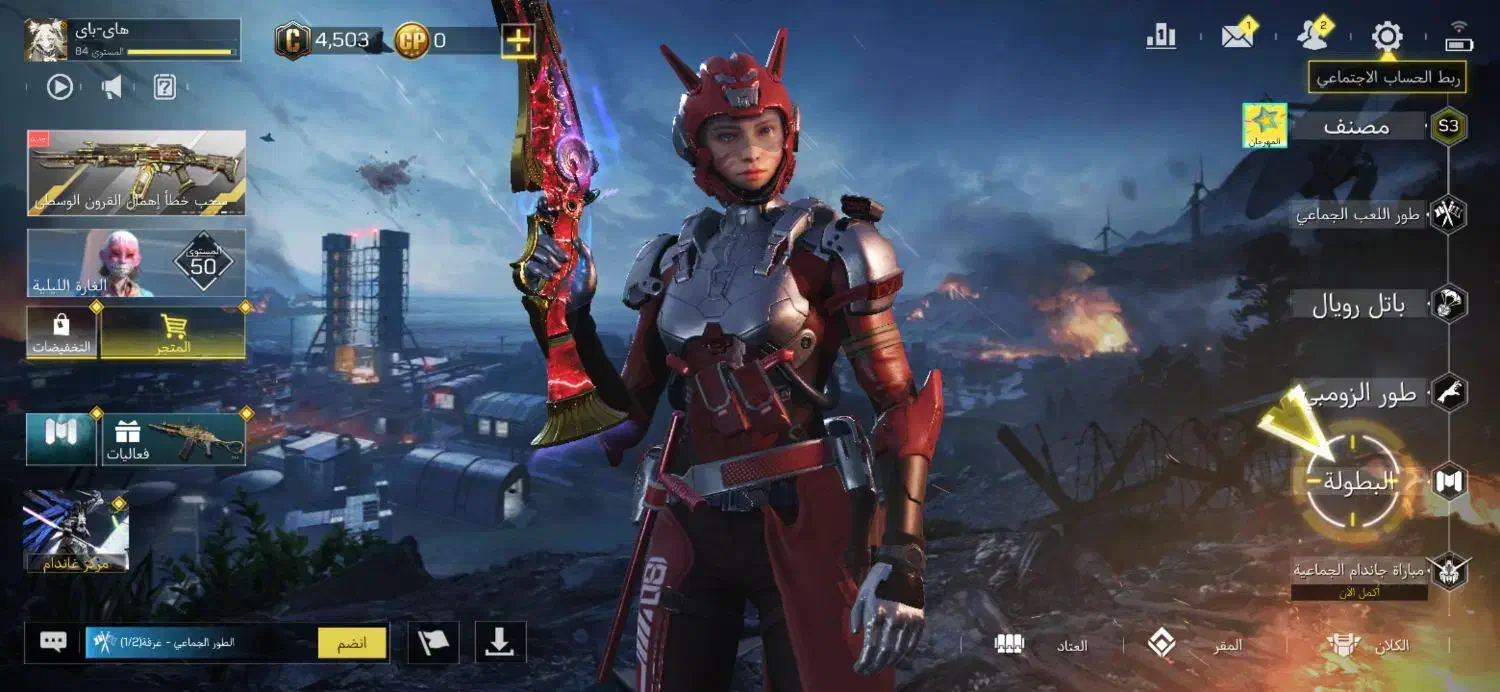Join the room with انضم button

pos(352,643)
